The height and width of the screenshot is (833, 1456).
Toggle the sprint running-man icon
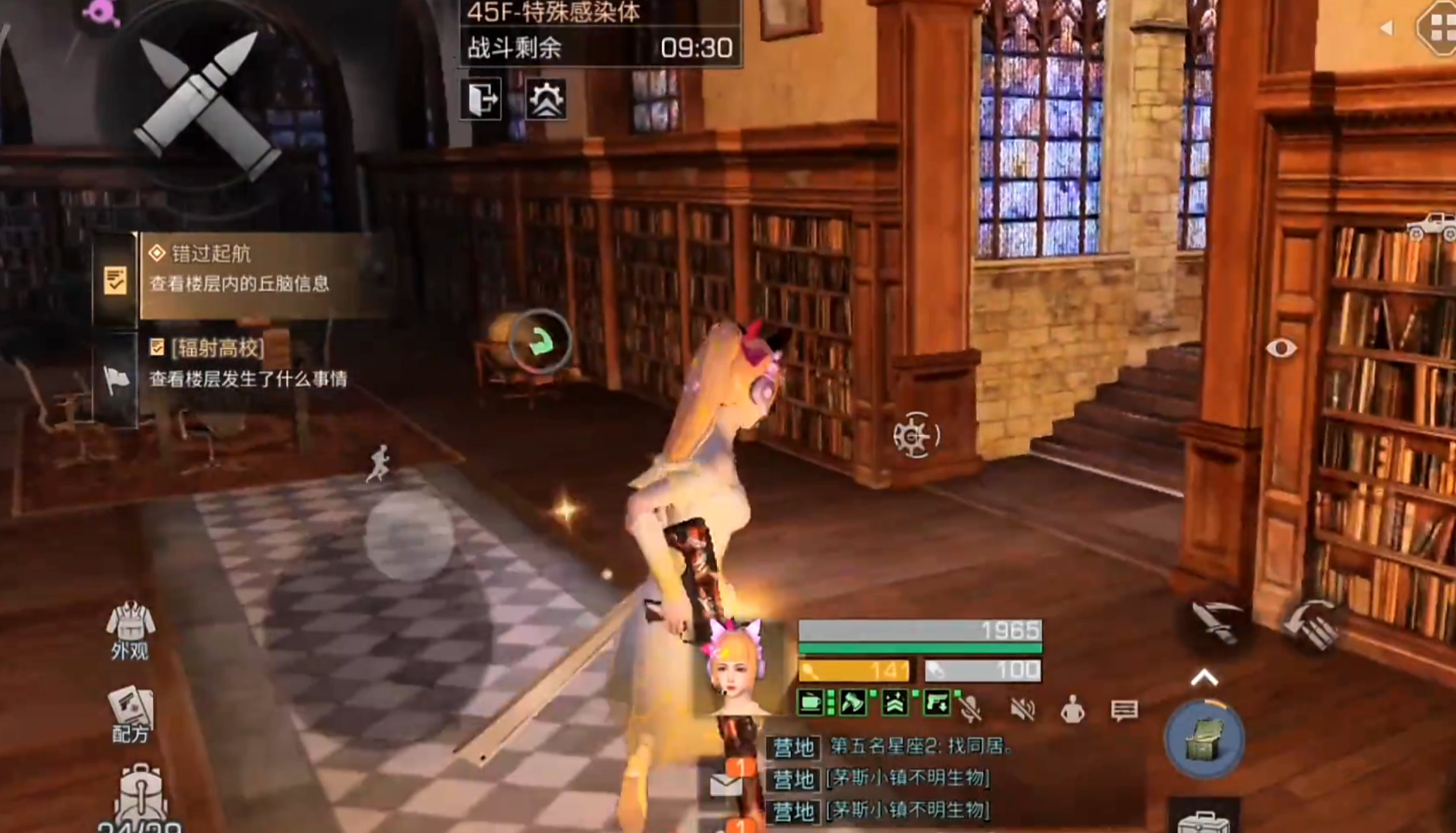[379, 463]
